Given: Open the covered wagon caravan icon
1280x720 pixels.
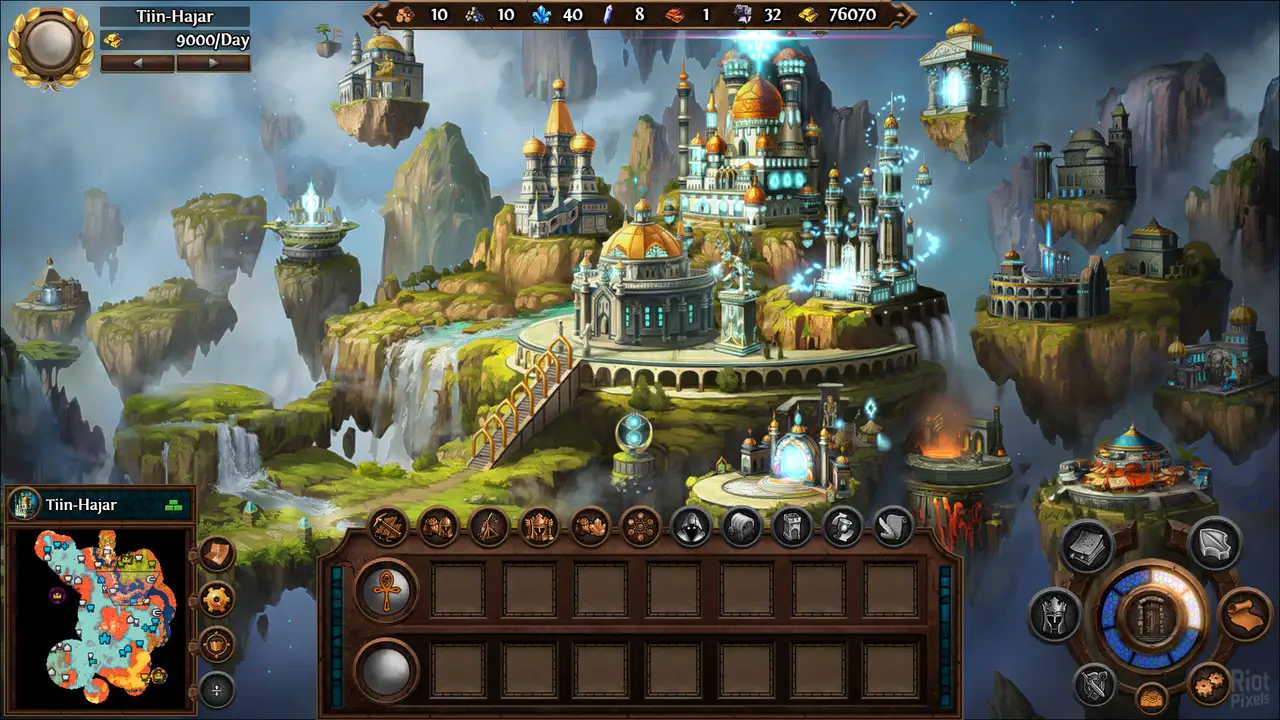Looking at the screenshot, I should 742,526.
